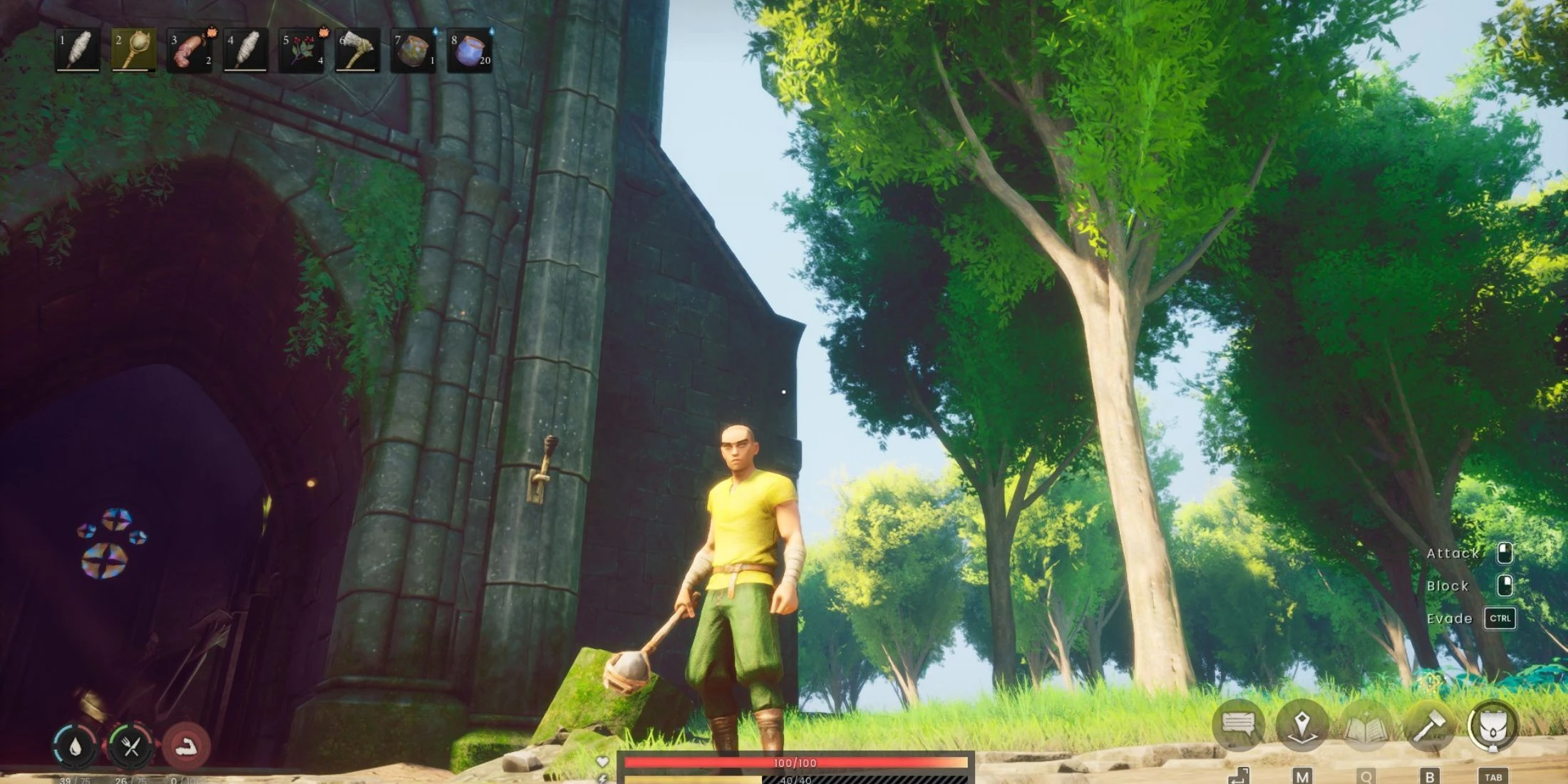
Task: Click the Block mouse button prompt
Action: (x=1504, y=585)
